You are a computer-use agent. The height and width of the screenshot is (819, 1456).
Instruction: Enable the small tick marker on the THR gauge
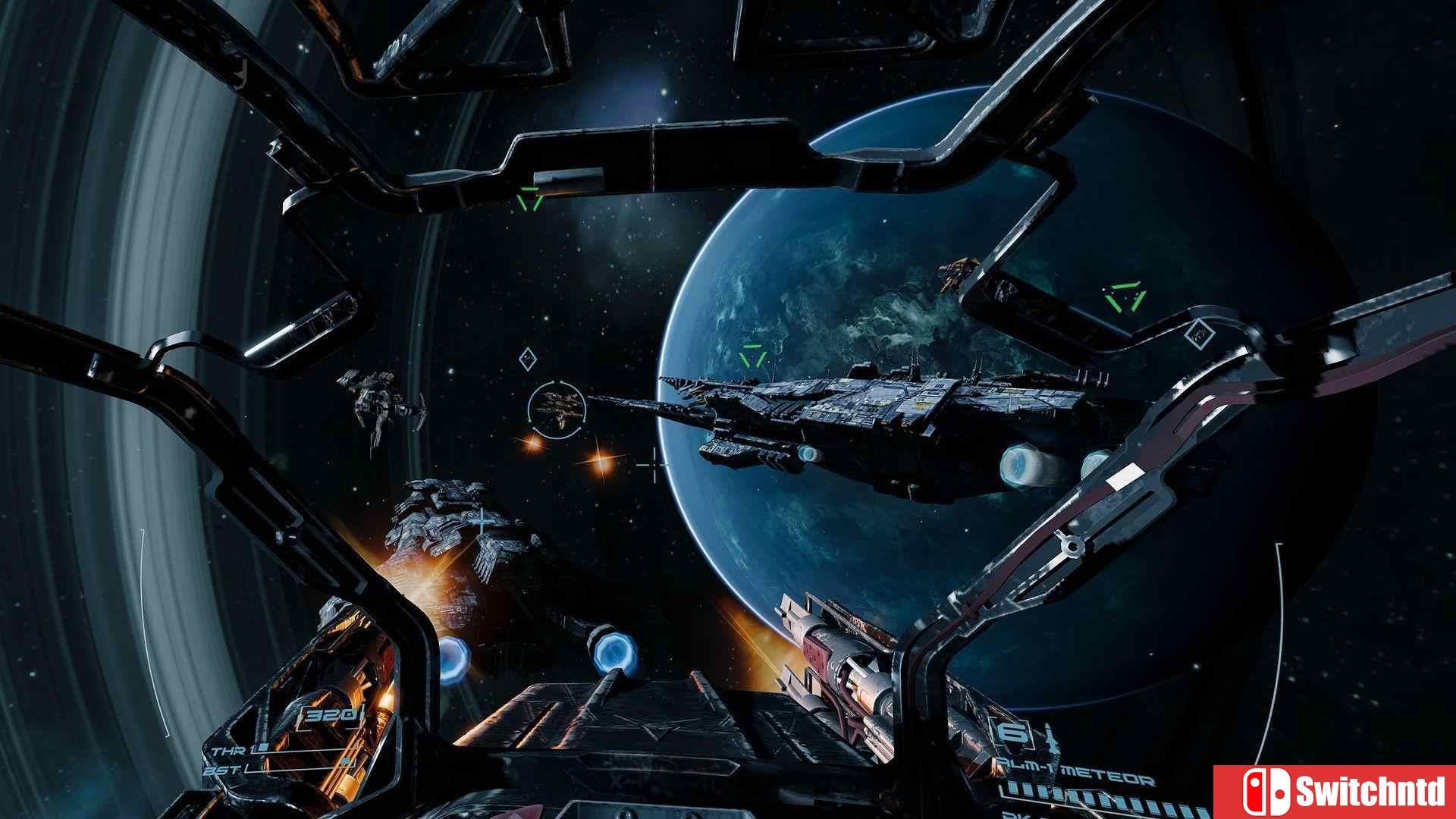point(263,745)
